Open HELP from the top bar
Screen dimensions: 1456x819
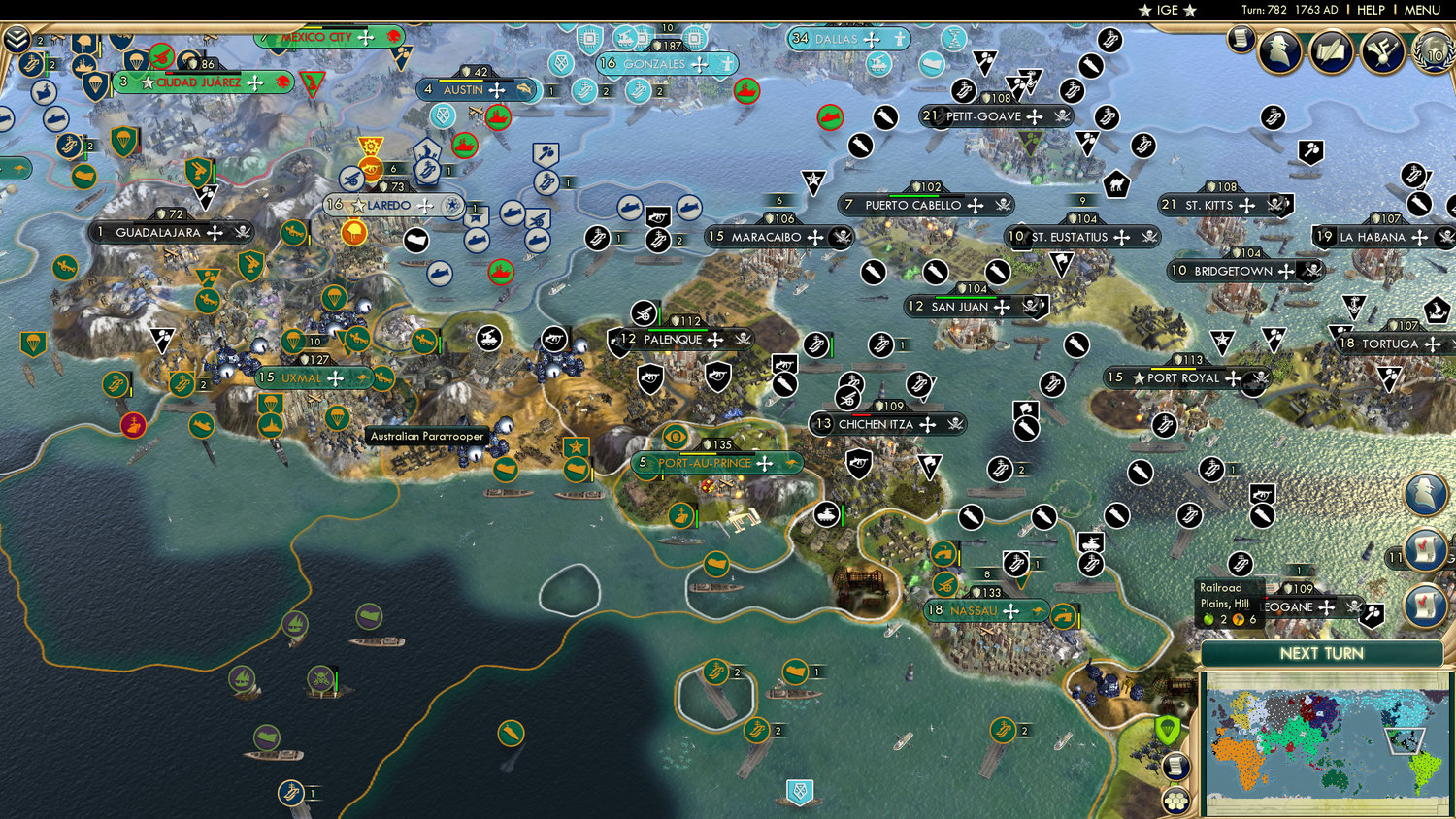pos(1373,10)
